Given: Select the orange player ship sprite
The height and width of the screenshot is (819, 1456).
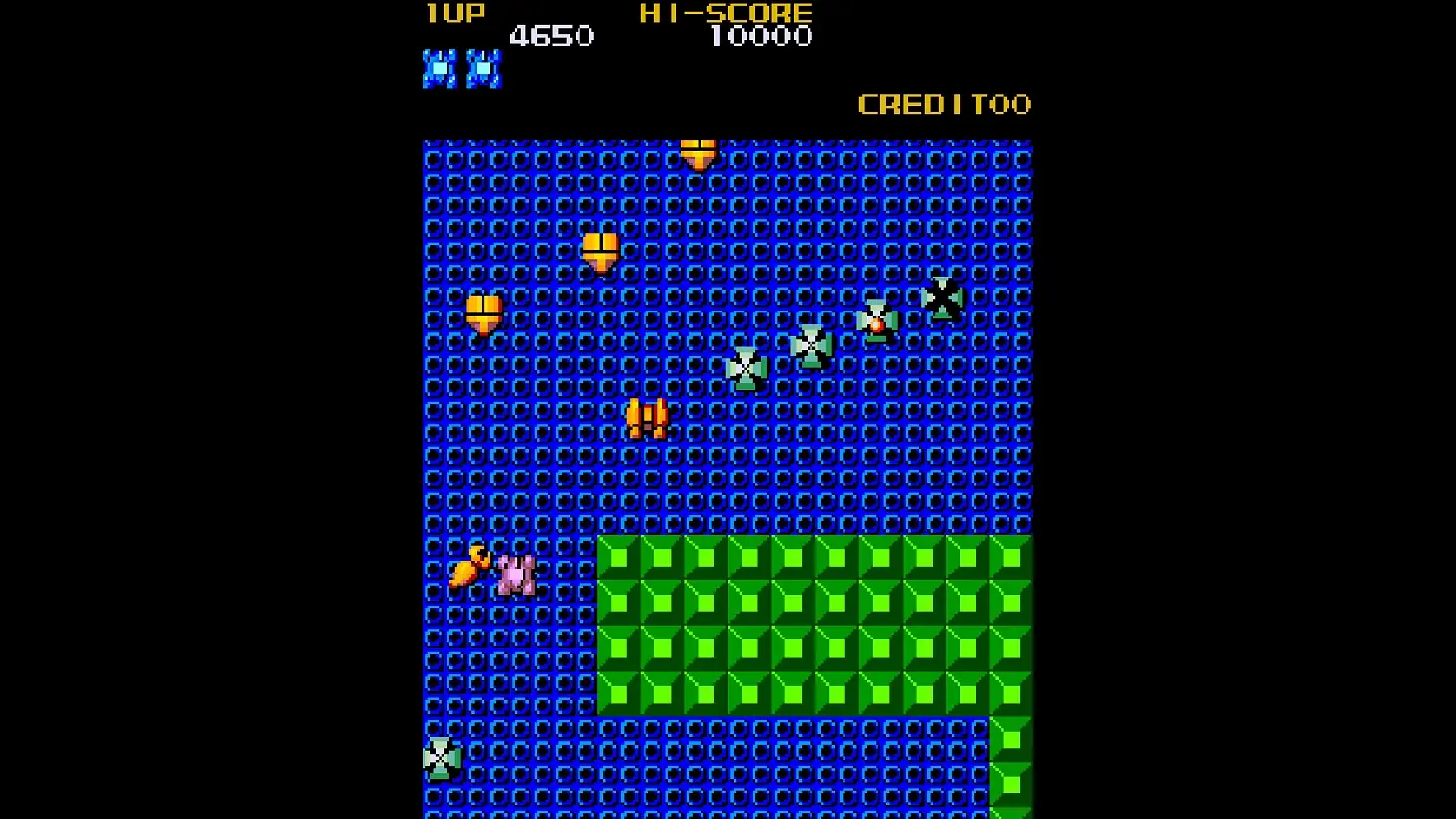Looking at the screenshot, I should 645,417.
